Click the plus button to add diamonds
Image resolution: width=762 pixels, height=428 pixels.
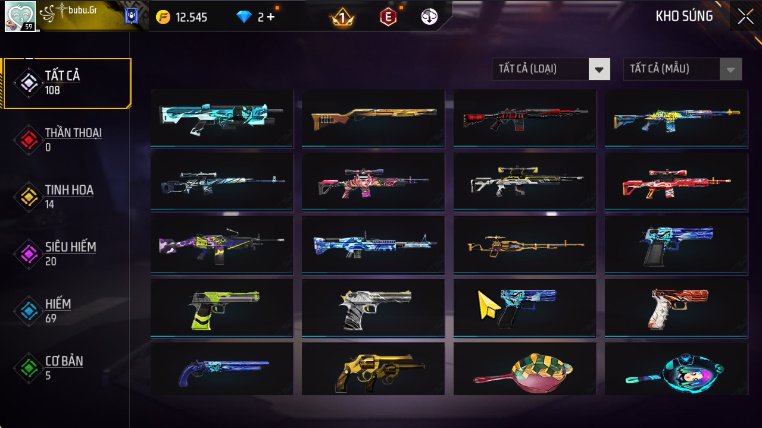[x=271, y=17]
